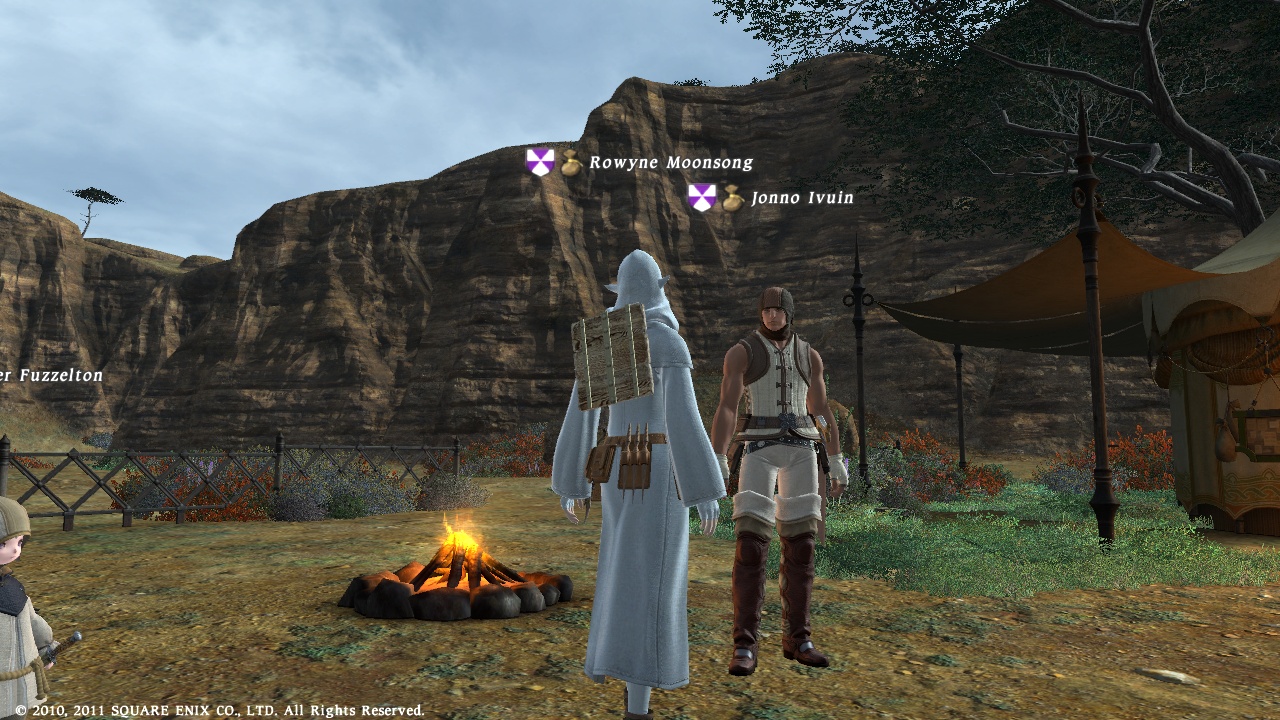Target the Jonno Ivuin name label

[x=802, y=198]
